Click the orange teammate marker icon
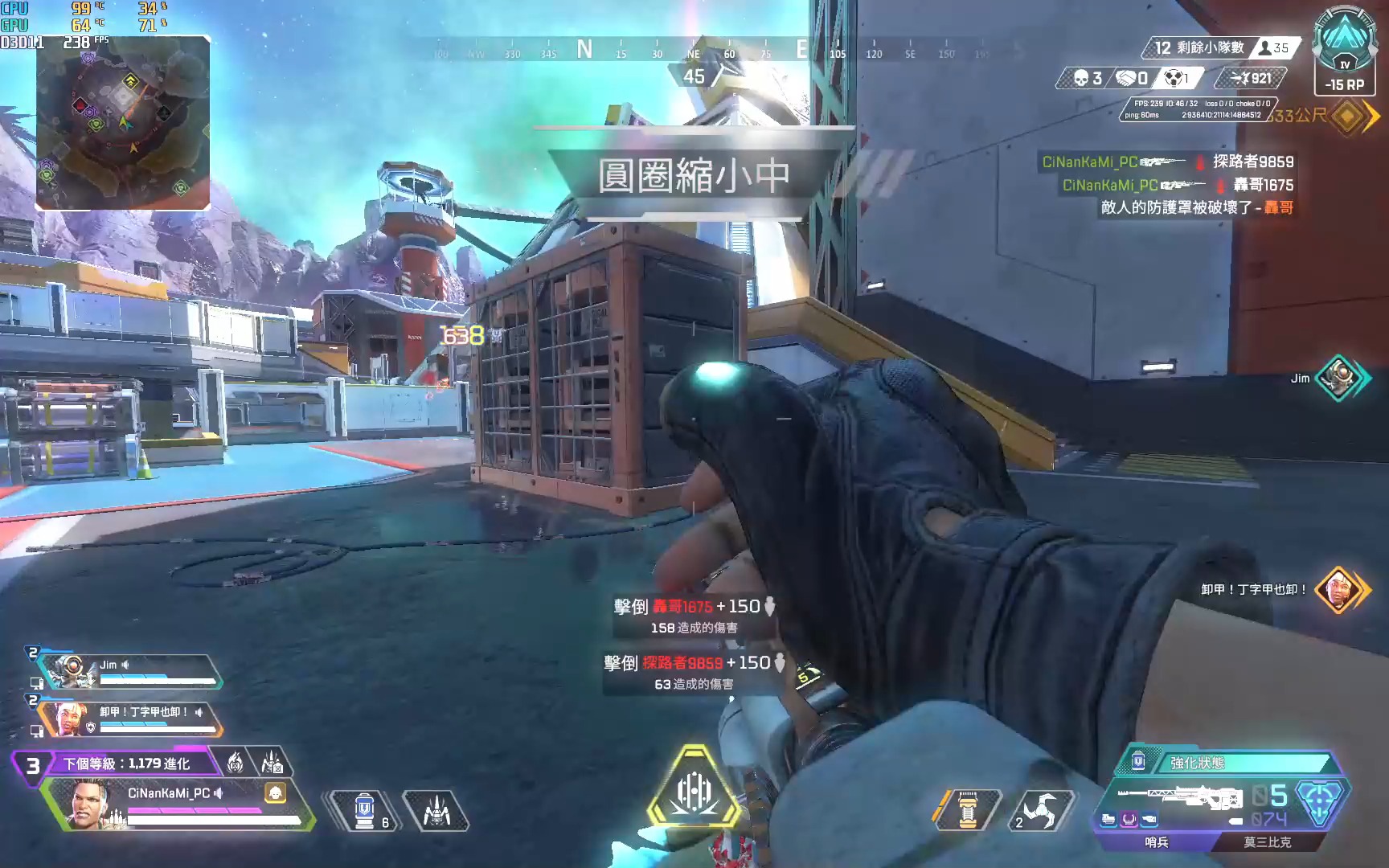Screen dimensions: 1389x868 (x=1338, y=590)
